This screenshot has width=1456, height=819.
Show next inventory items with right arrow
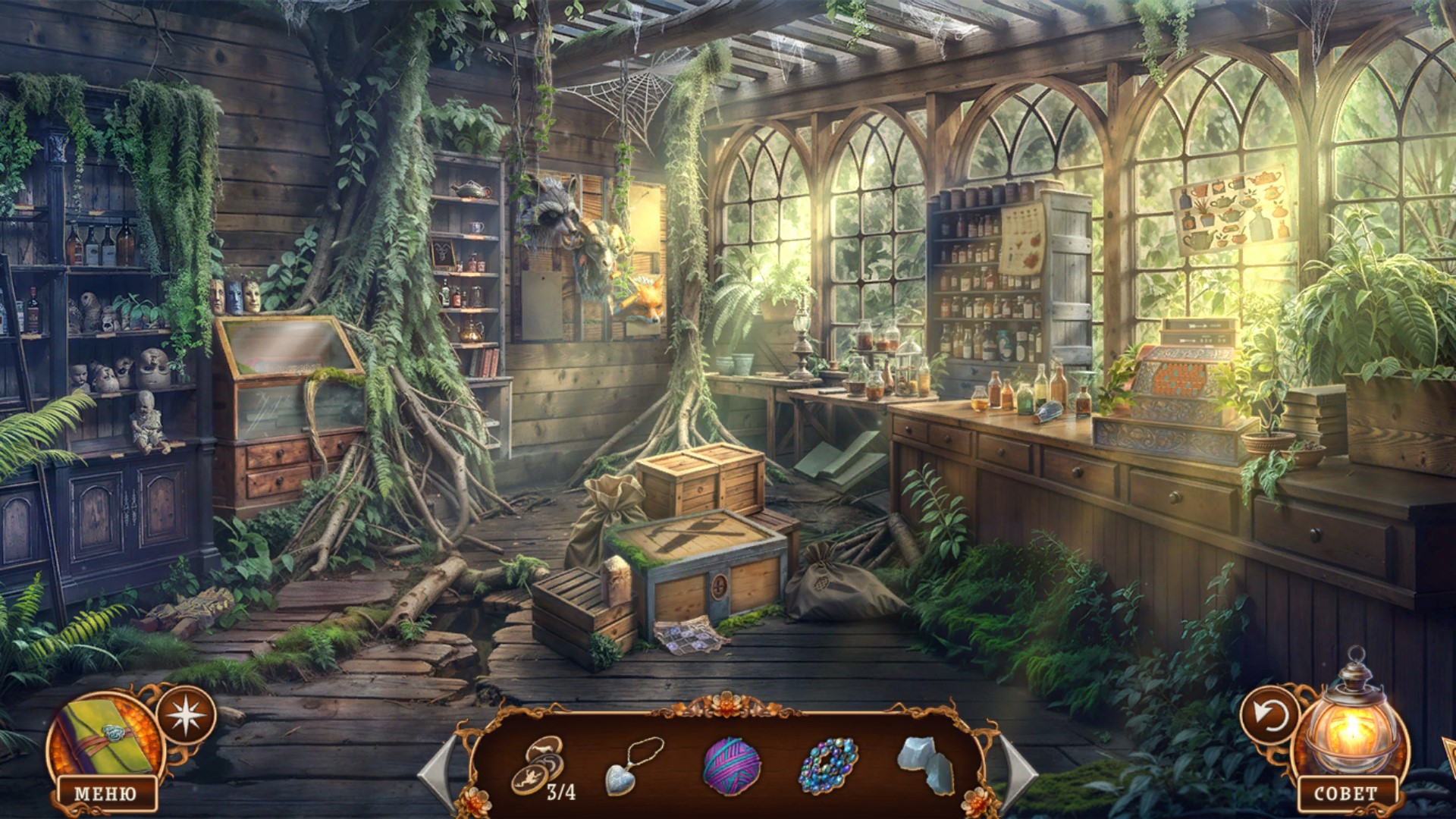point(1018,770)
